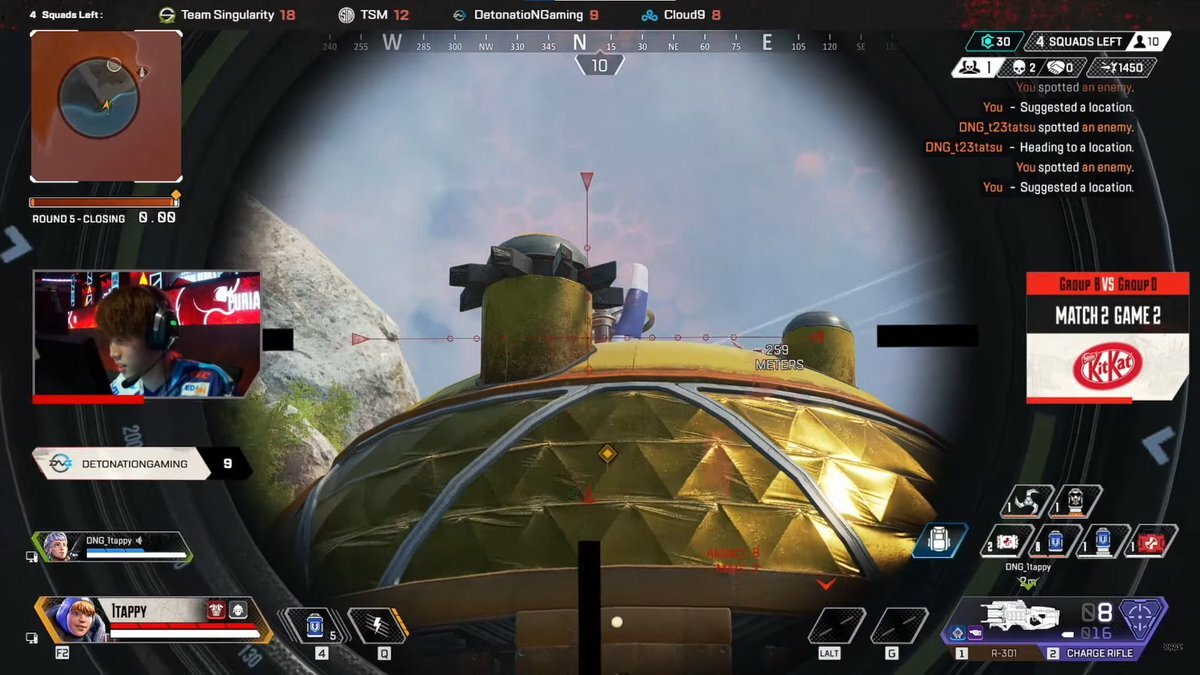This screenshot has width=1200, height=675.
Task: Open the backpack inventory icon
Action: coord(940,541)
